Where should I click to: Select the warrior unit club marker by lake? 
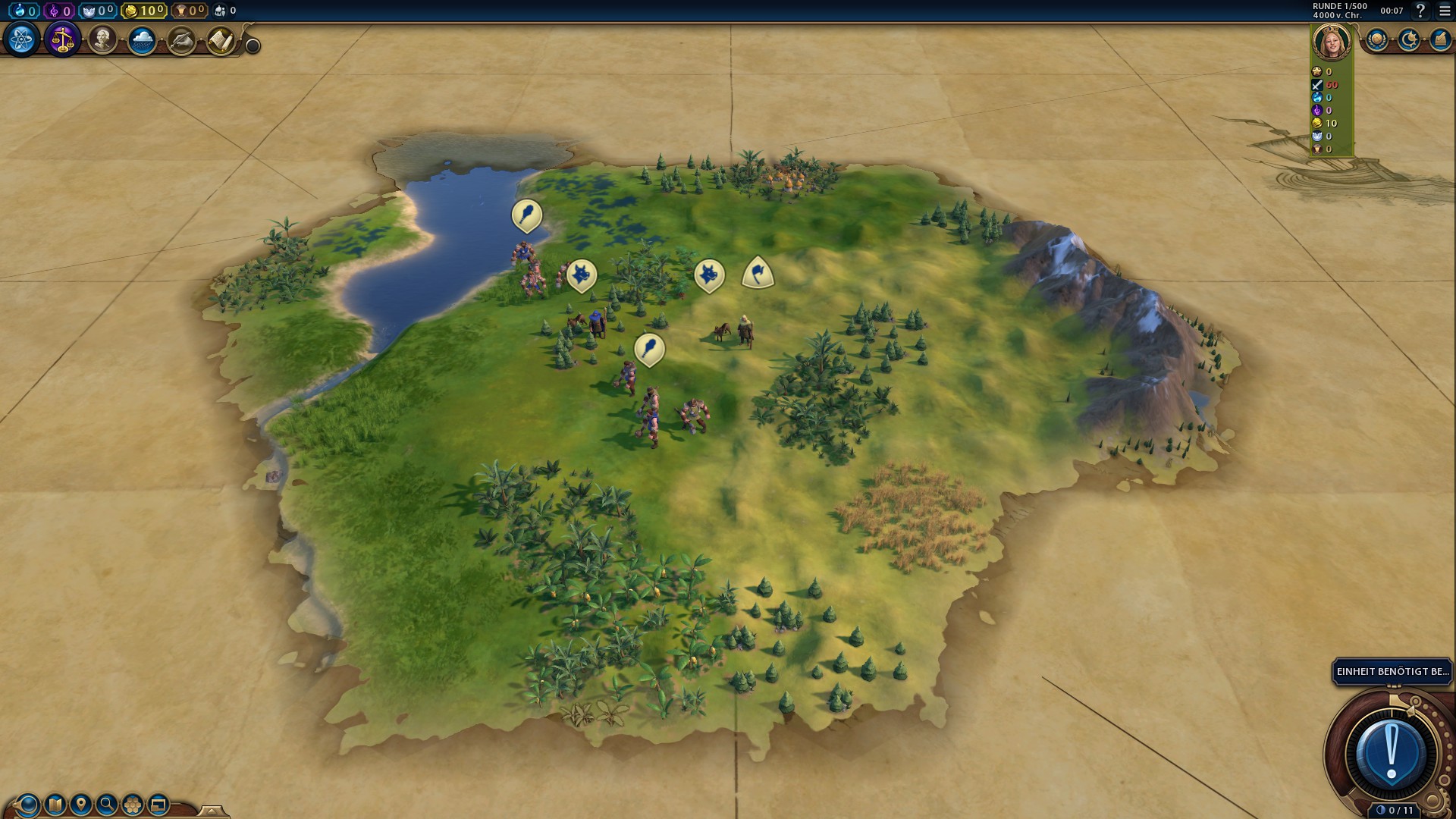[x=527, y=215]
